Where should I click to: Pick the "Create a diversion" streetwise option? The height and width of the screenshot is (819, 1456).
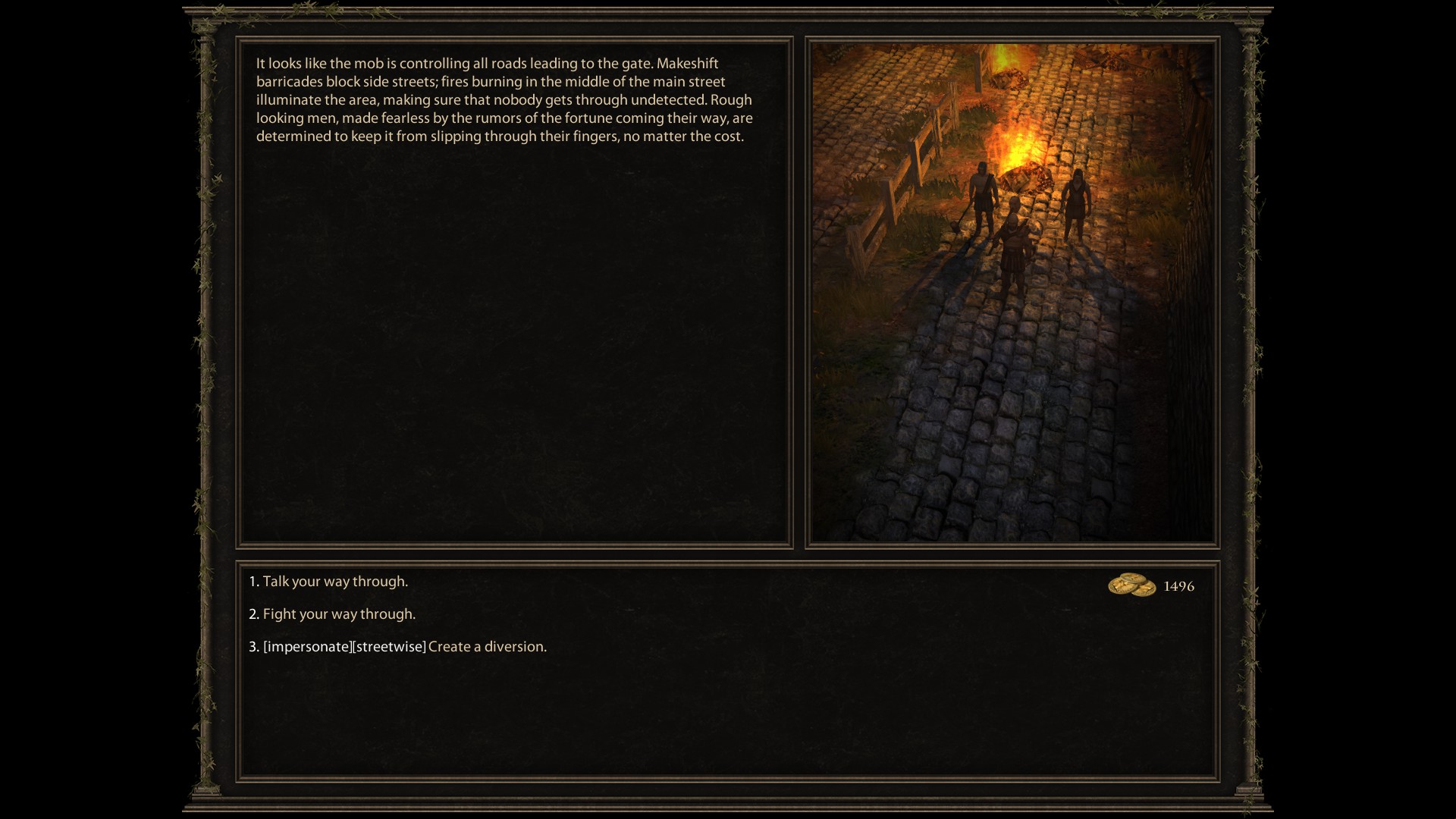point(486,647)
